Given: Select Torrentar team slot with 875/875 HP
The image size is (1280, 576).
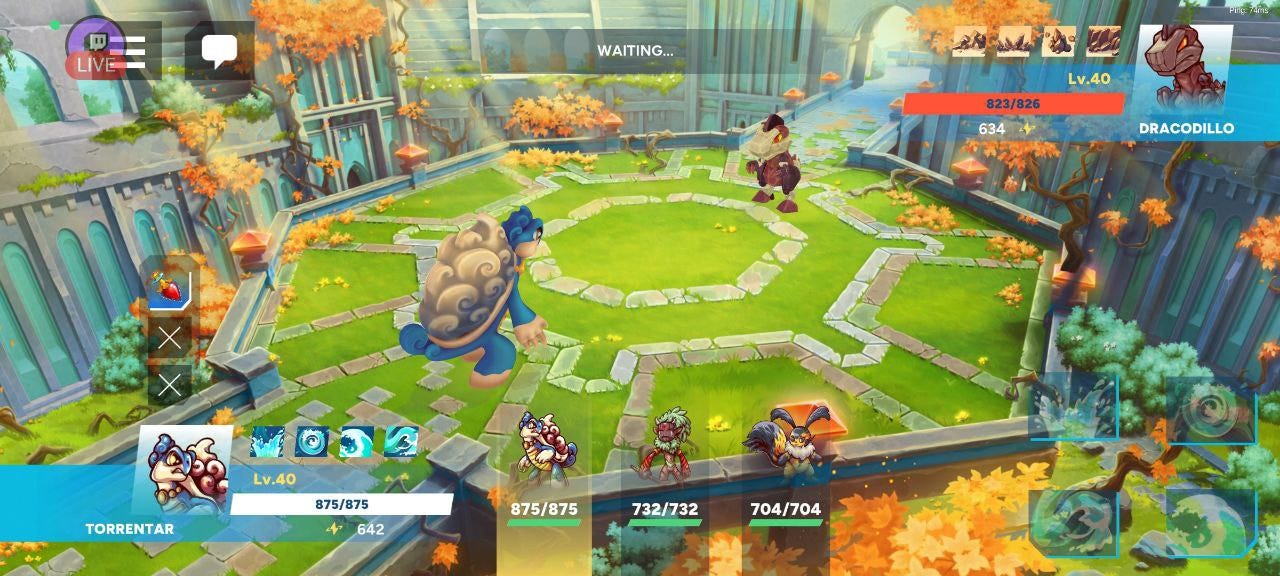Looking at the screenshot, I should tap(544, 470).
